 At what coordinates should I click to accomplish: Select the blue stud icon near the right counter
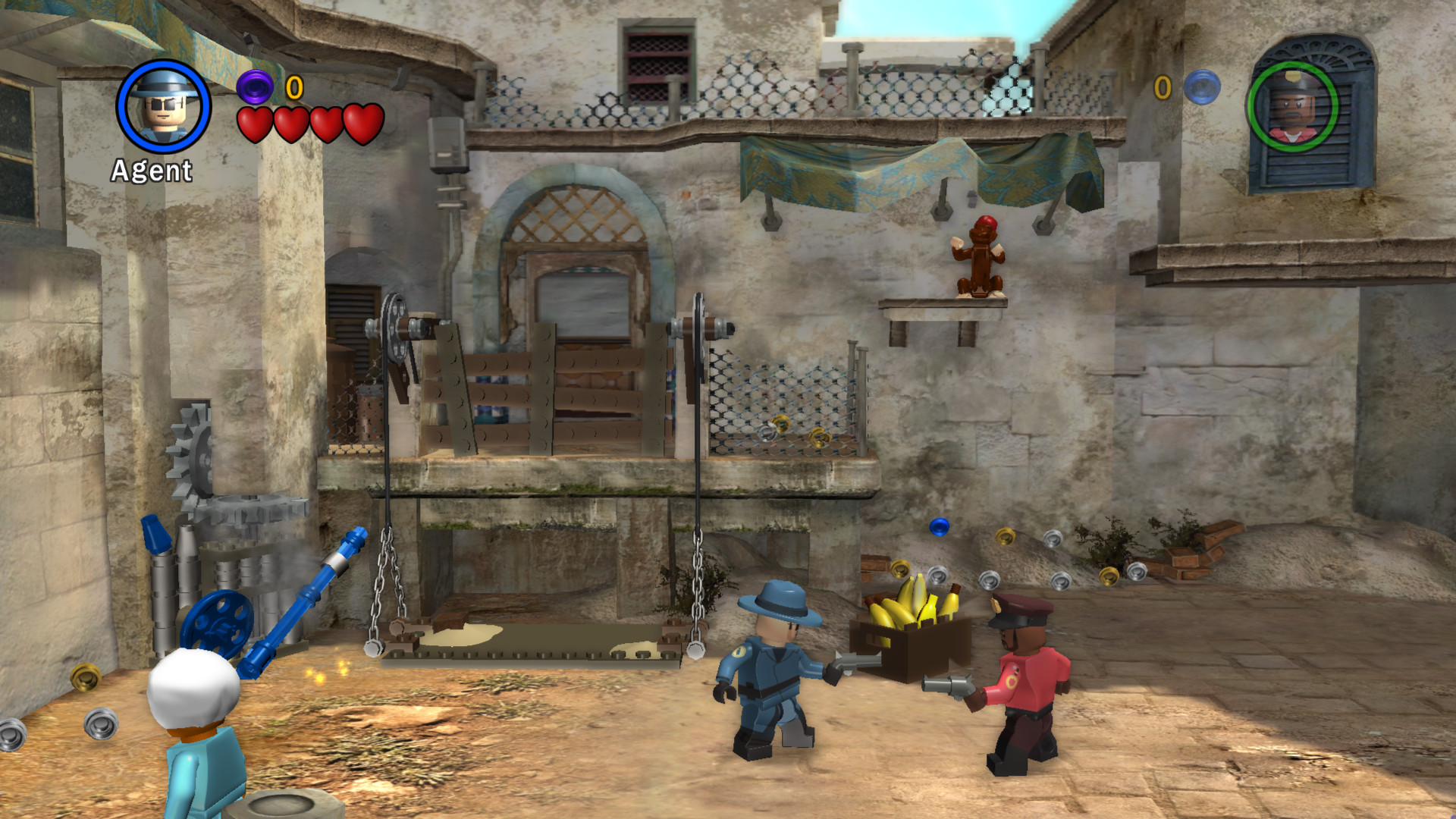pyautogui.click(x=1200, y=86)
